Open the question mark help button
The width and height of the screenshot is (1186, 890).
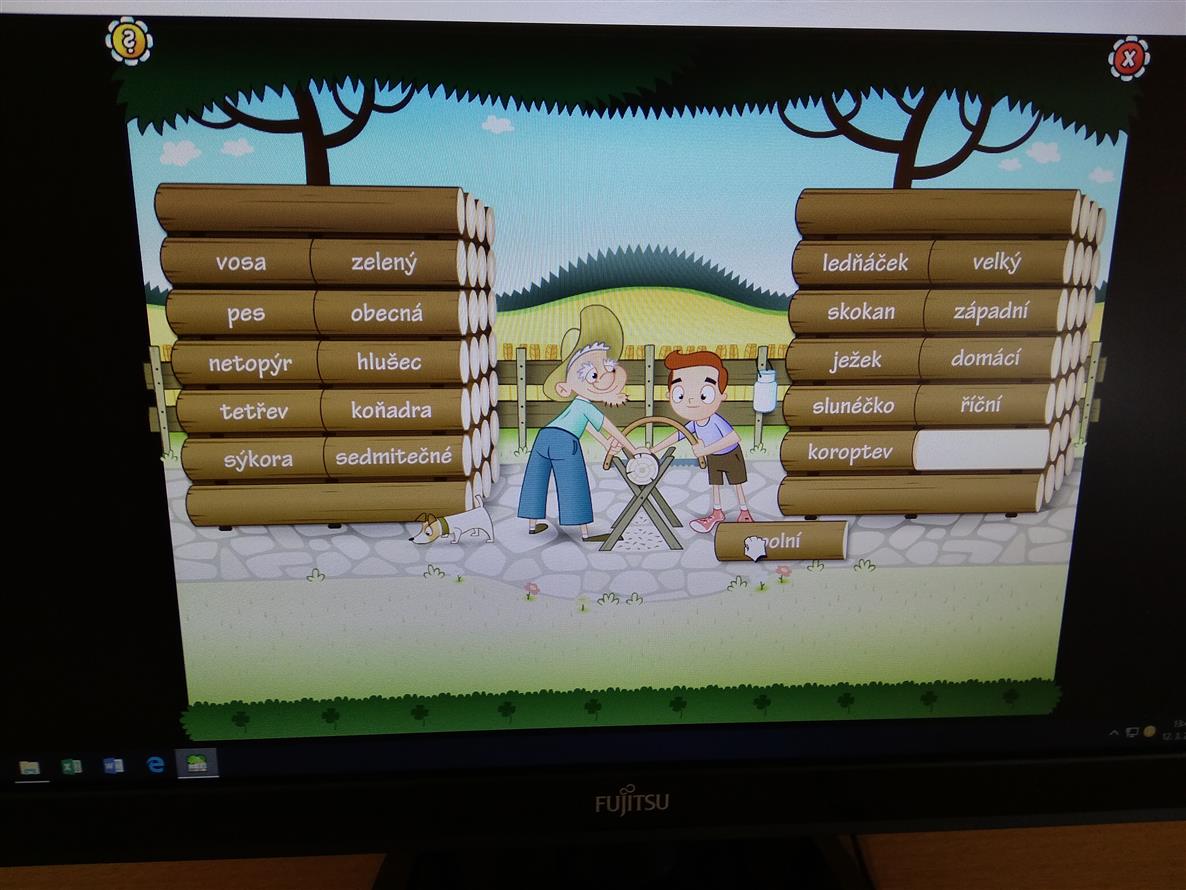pyautogui.click(x=129, y=41)
